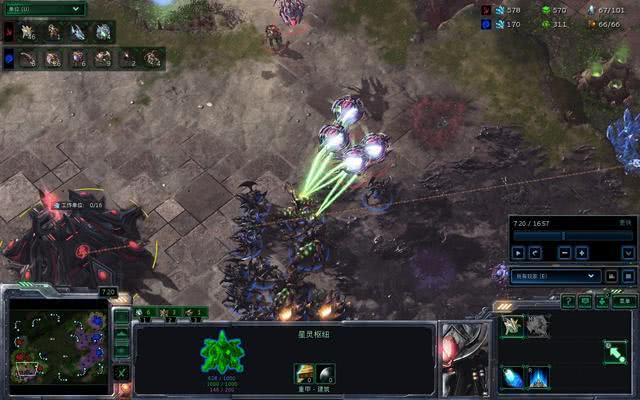The width and height of the screenshot is (640, 400).
Task: Decrease replay speed with the minus button
Action: tap(566, 253)
